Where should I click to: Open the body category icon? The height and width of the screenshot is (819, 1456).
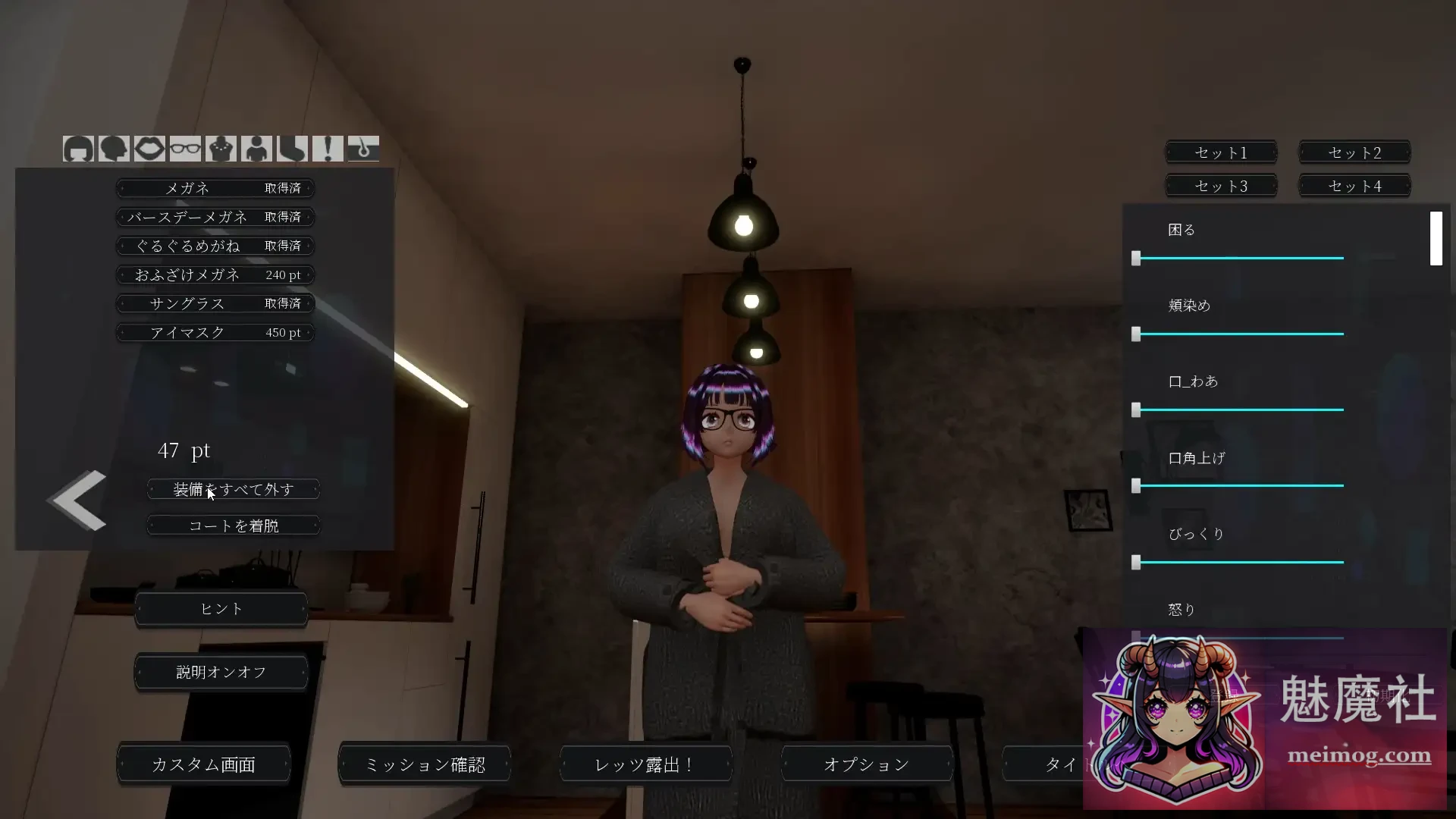point(257,149)
